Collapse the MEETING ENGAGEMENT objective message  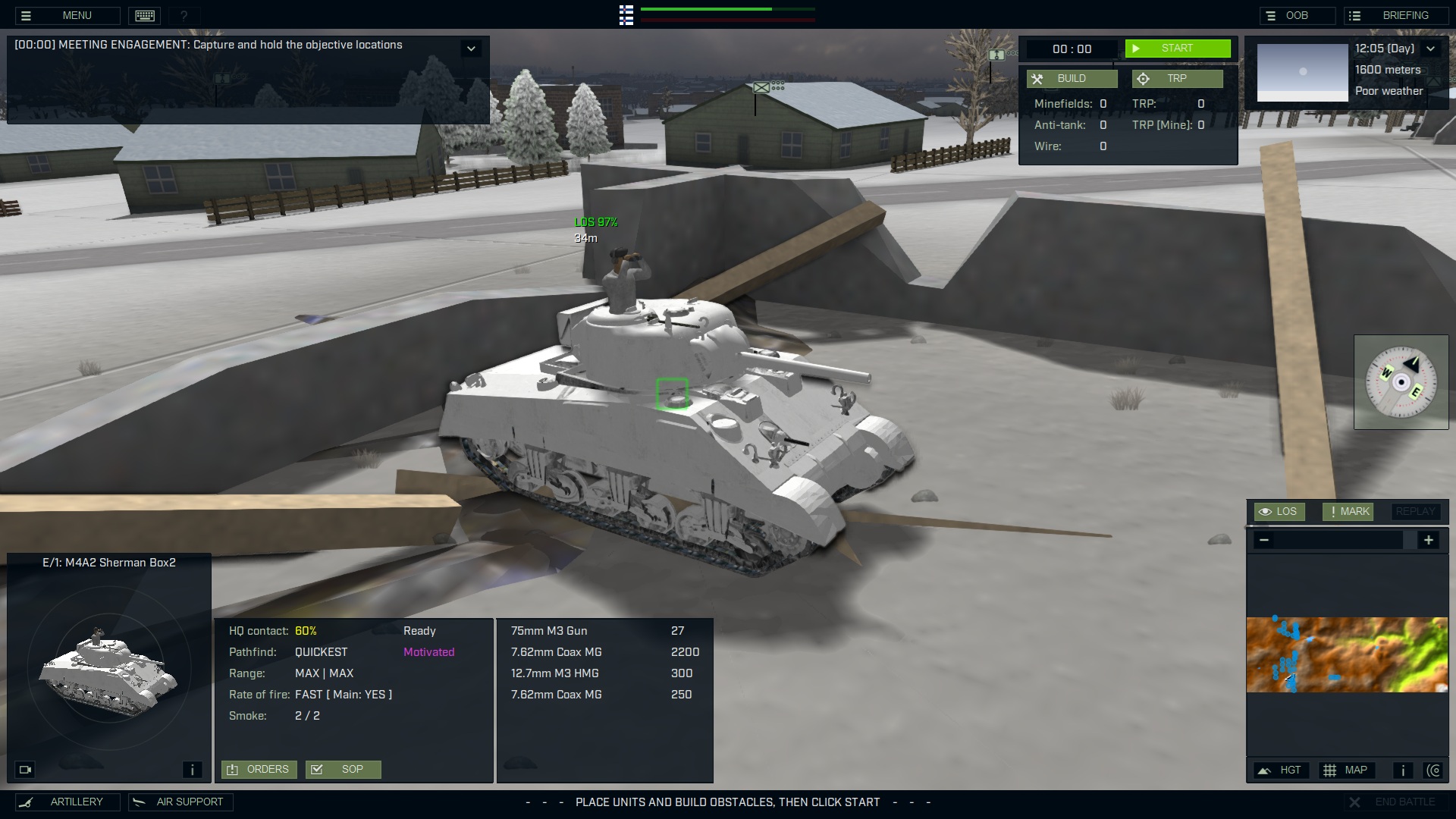coord(471,48)
